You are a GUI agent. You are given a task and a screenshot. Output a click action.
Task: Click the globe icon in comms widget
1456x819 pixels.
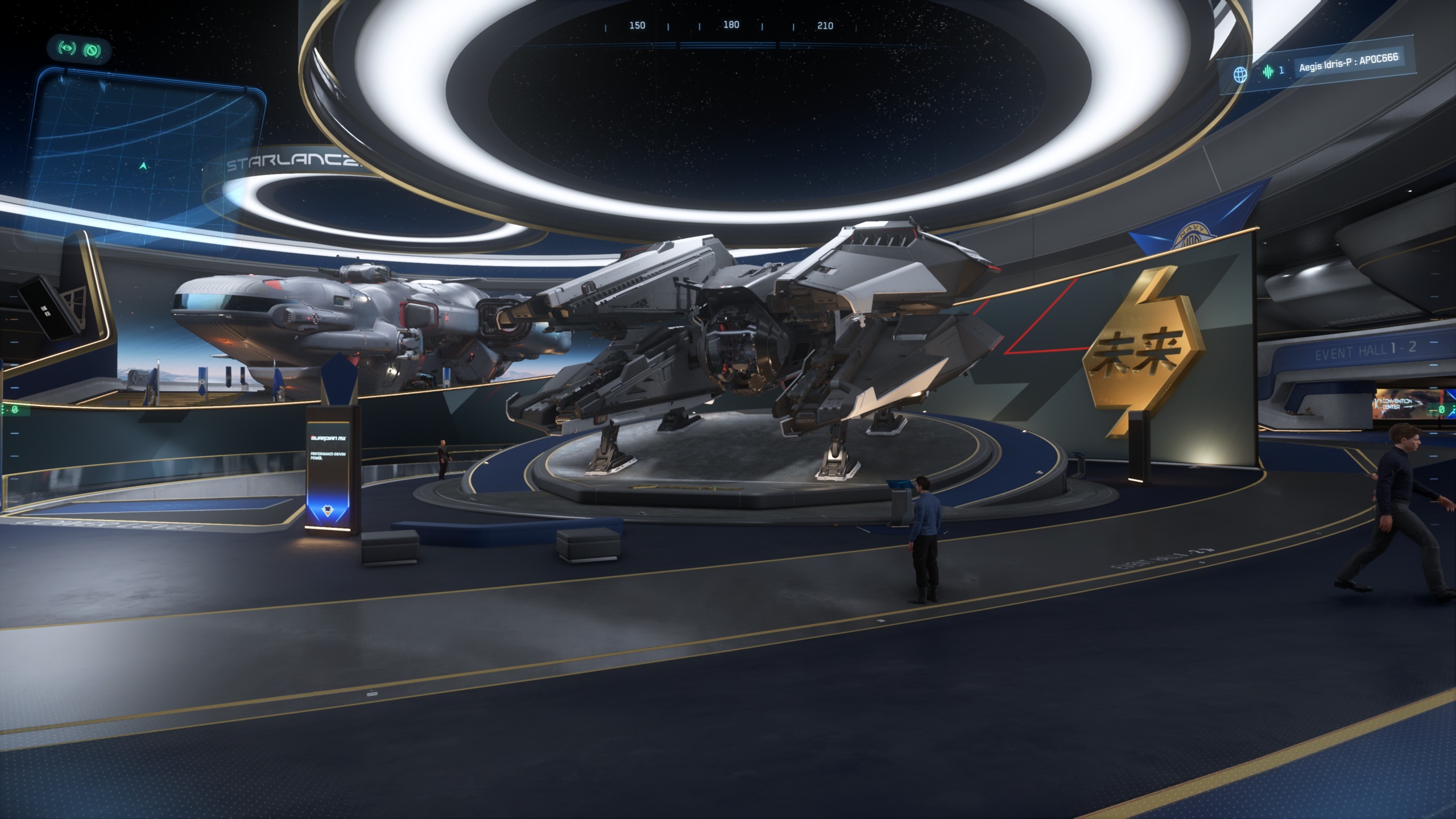[1240, 75]
